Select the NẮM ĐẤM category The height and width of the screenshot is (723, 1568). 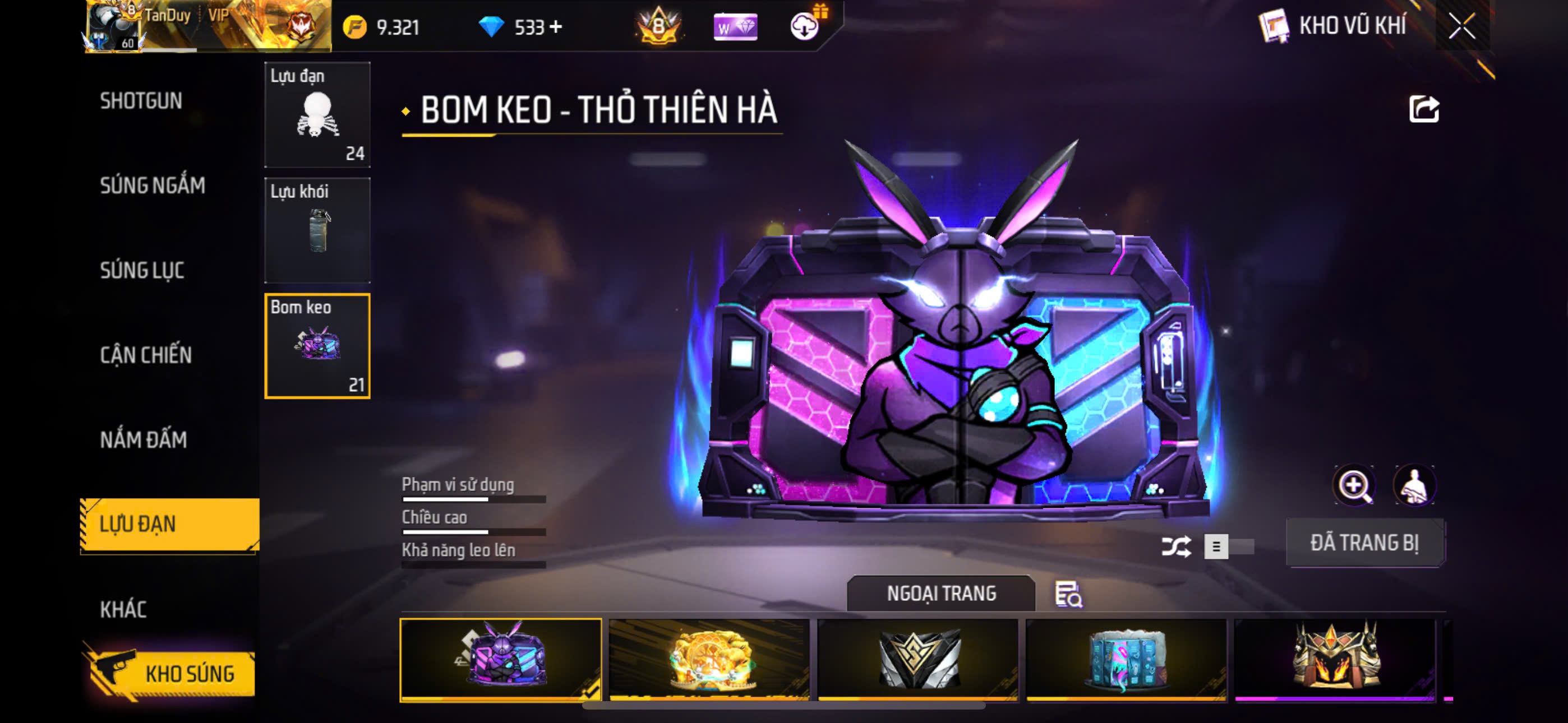[143, 439]
